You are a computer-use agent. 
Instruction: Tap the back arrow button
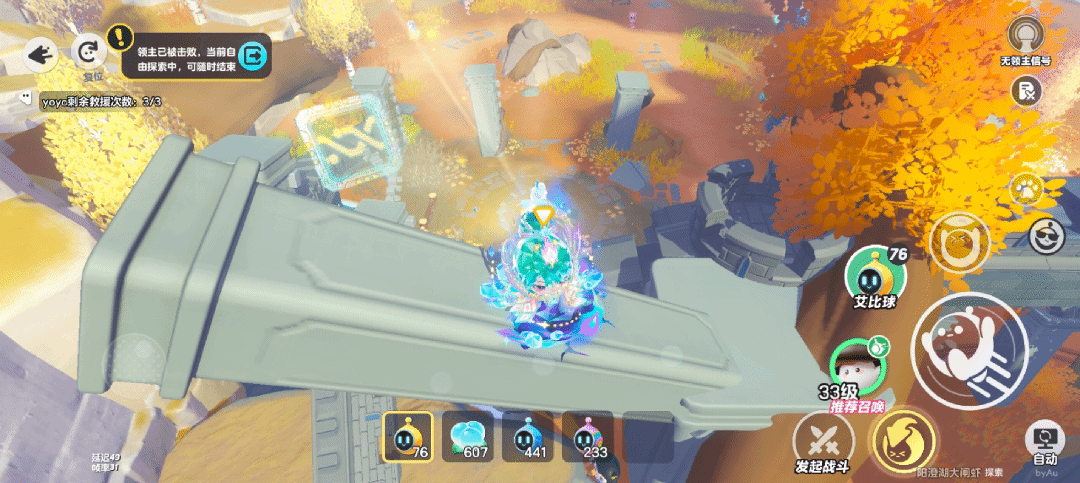coord(40,54)
